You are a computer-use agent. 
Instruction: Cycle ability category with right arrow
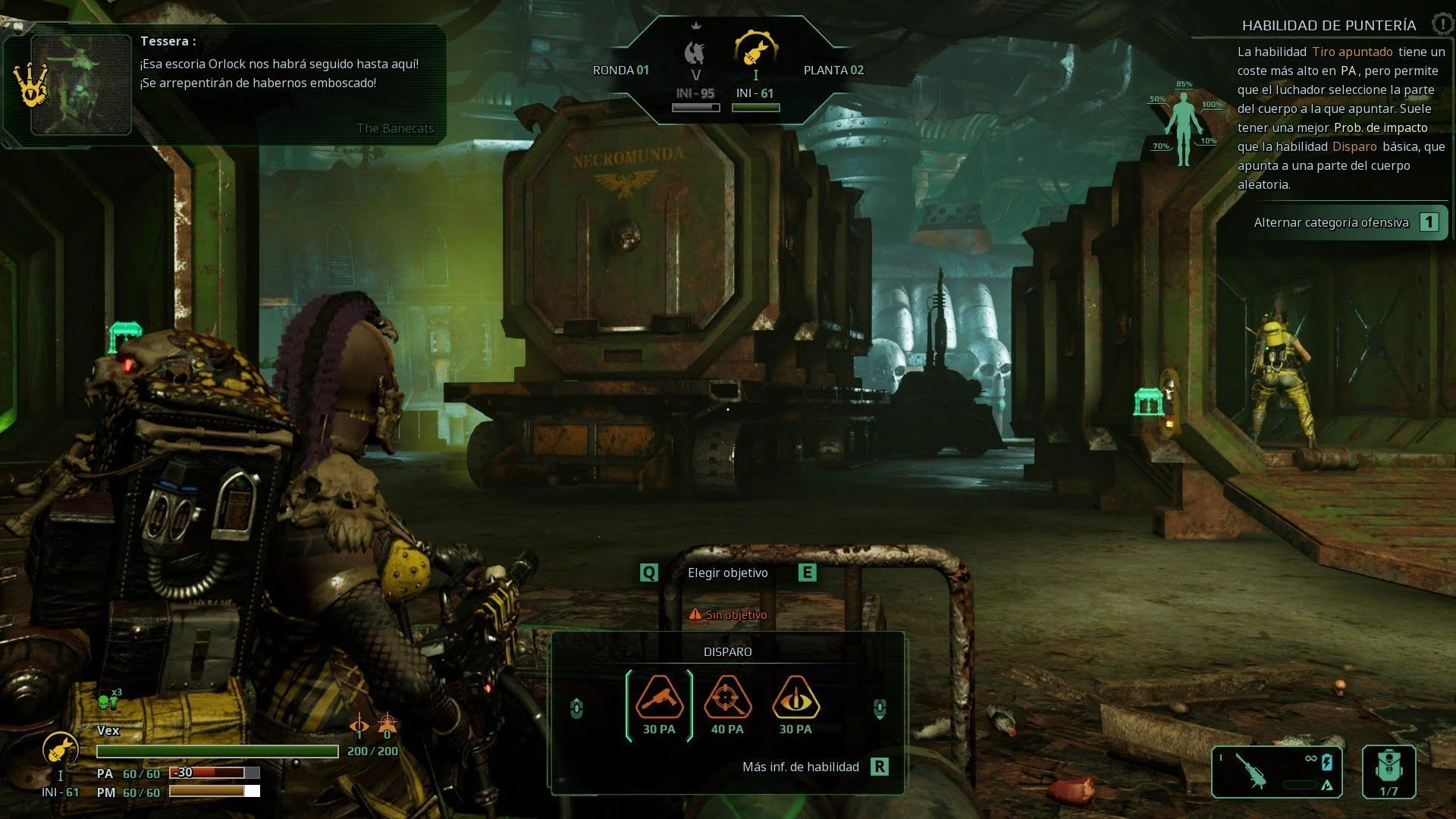pos(880,708)
